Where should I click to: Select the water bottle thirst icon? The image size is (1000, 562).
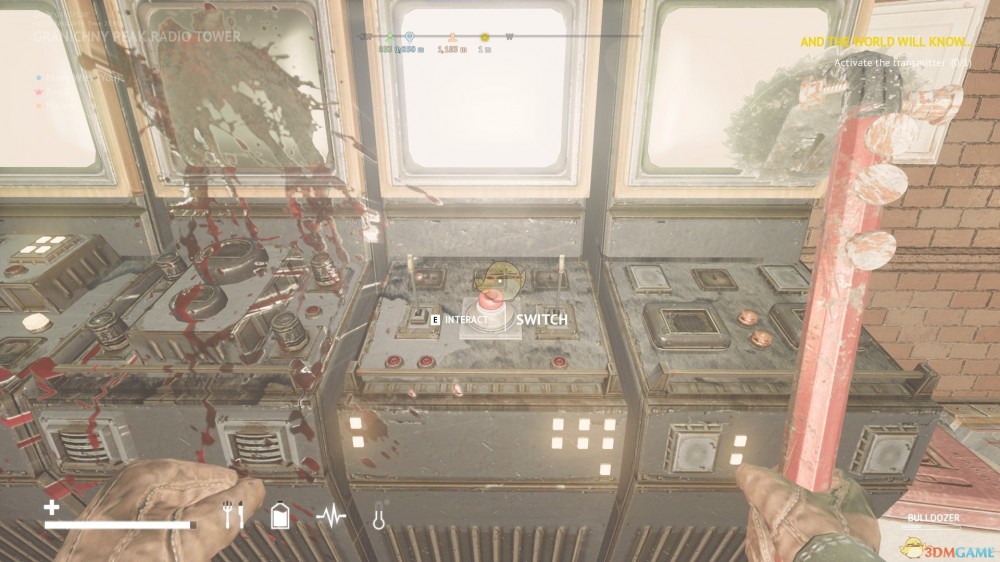[281, 516]
